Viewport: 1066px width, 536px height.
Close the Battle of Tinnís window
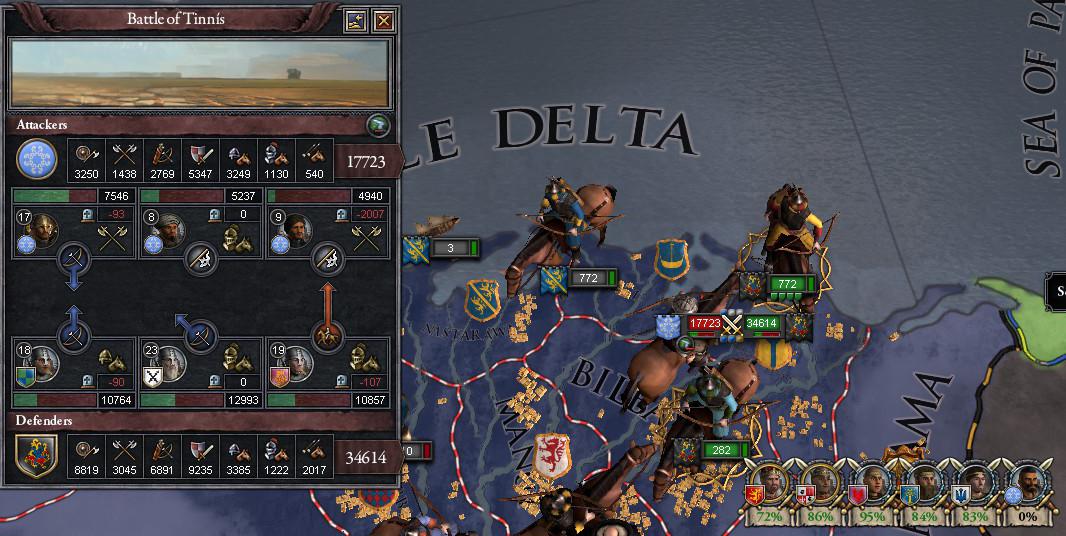[x=382, y=20]
